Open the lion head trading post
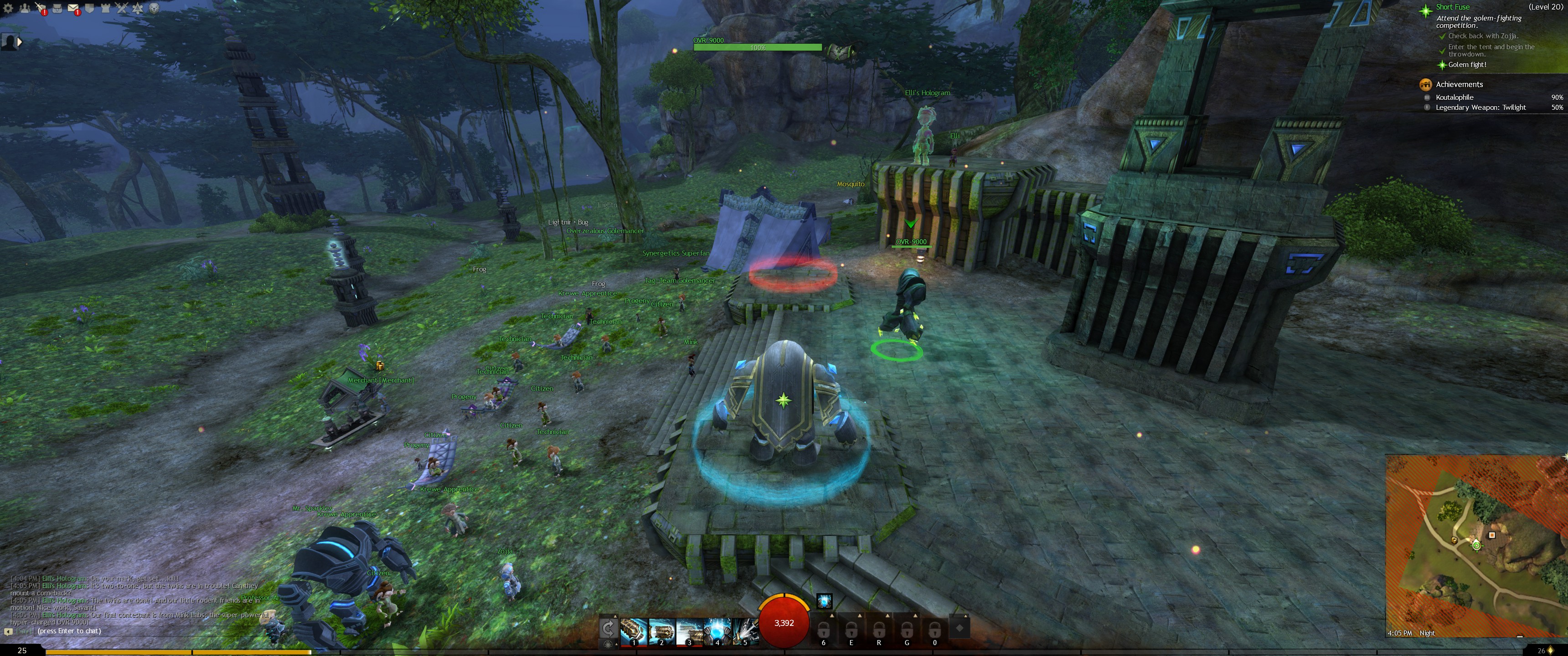The image size is (1568, 656). click(x=154, y=8)
